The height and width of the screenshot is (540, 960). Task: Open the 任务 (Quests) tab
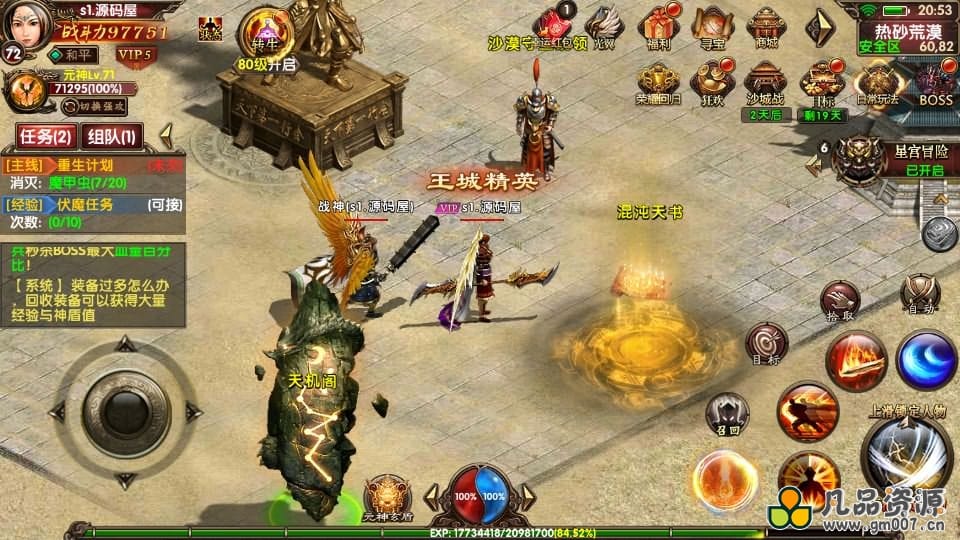click(46, 135)
